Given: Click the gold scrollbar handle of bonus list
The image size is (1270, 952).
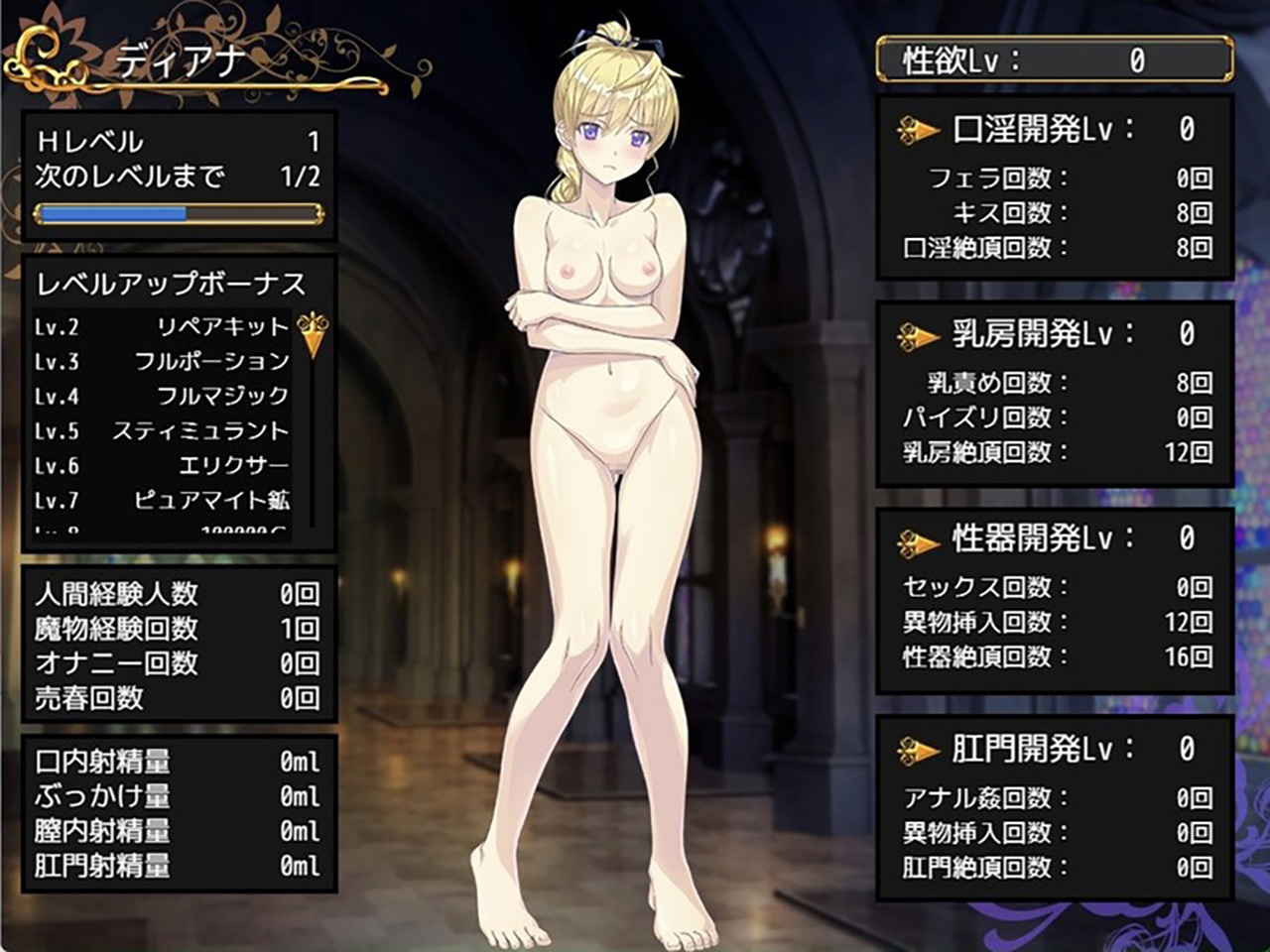Looking at the screenshot, I should pos(313,334).
